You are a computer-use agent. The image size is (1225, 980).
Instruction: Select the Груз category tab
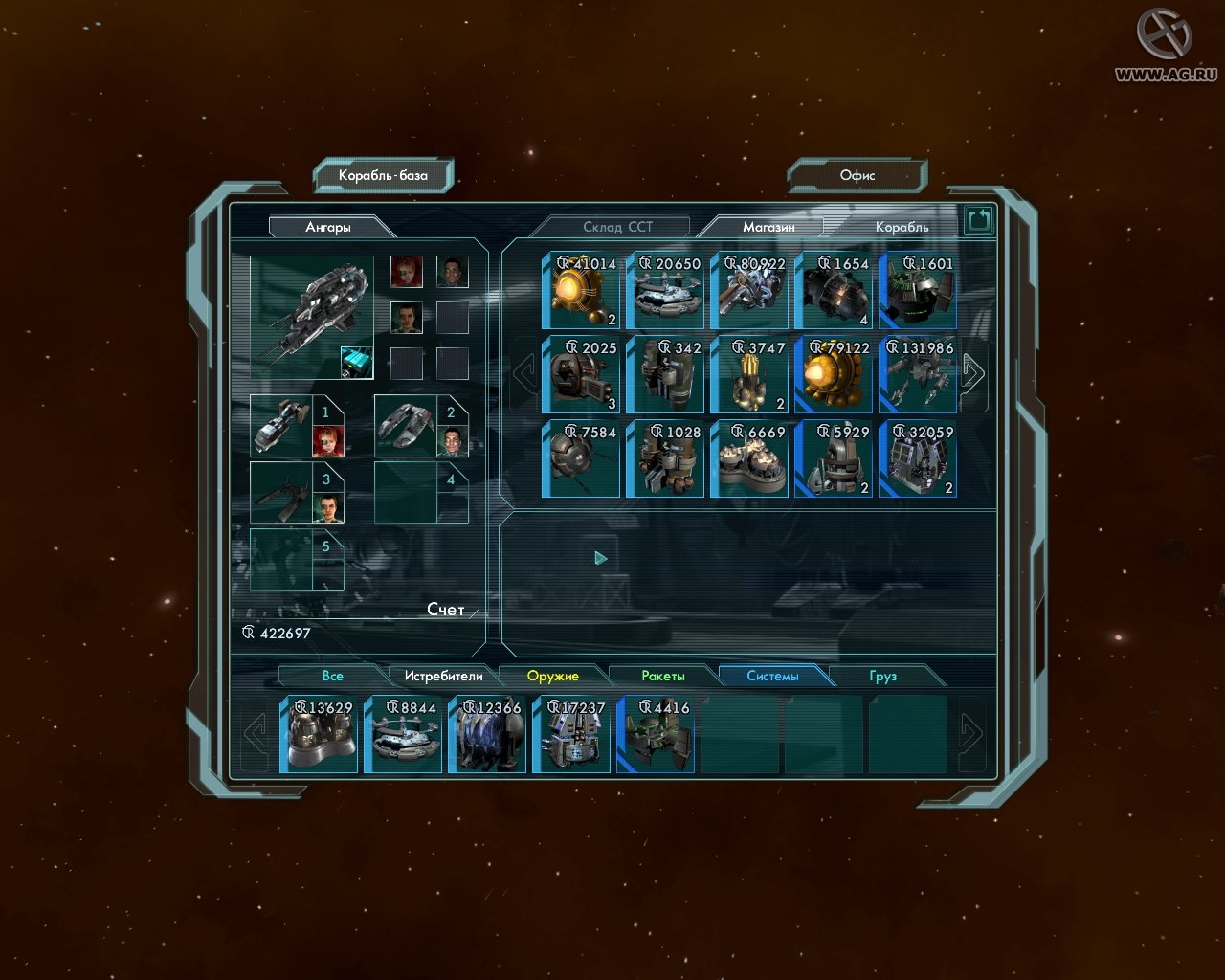(x=882, y=676)
